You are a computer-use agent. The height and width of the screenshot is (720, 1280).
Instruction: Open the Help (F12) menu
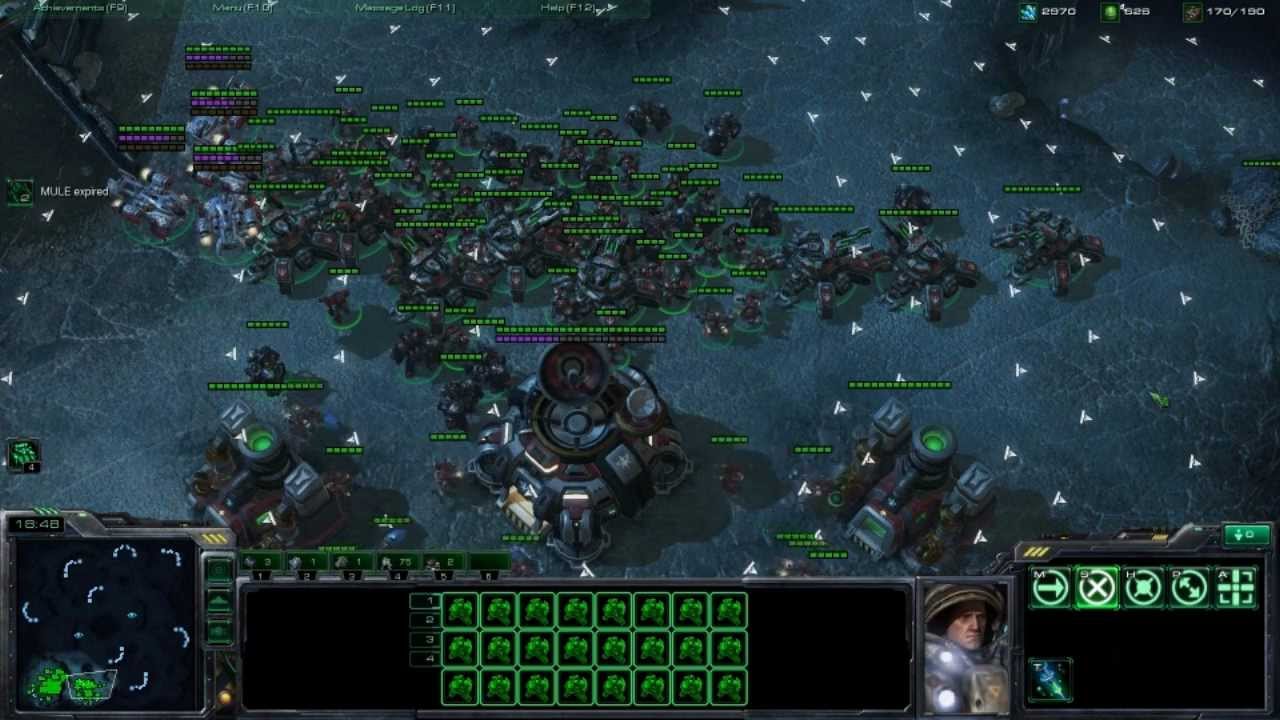(568, 8)
